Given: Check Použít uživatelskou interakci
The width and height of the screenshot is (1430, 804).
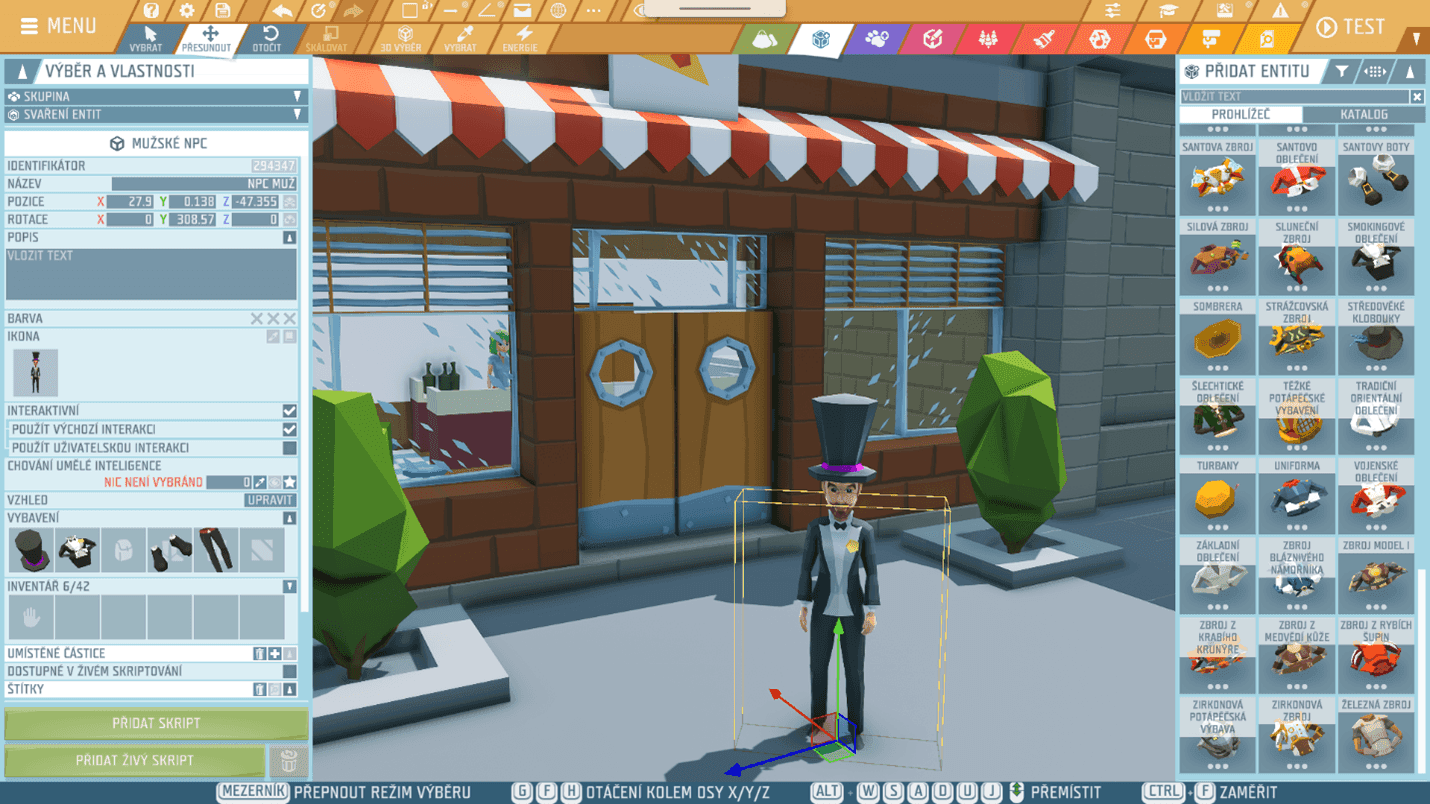Looking at the screenshot, I should tap(292, 448).
